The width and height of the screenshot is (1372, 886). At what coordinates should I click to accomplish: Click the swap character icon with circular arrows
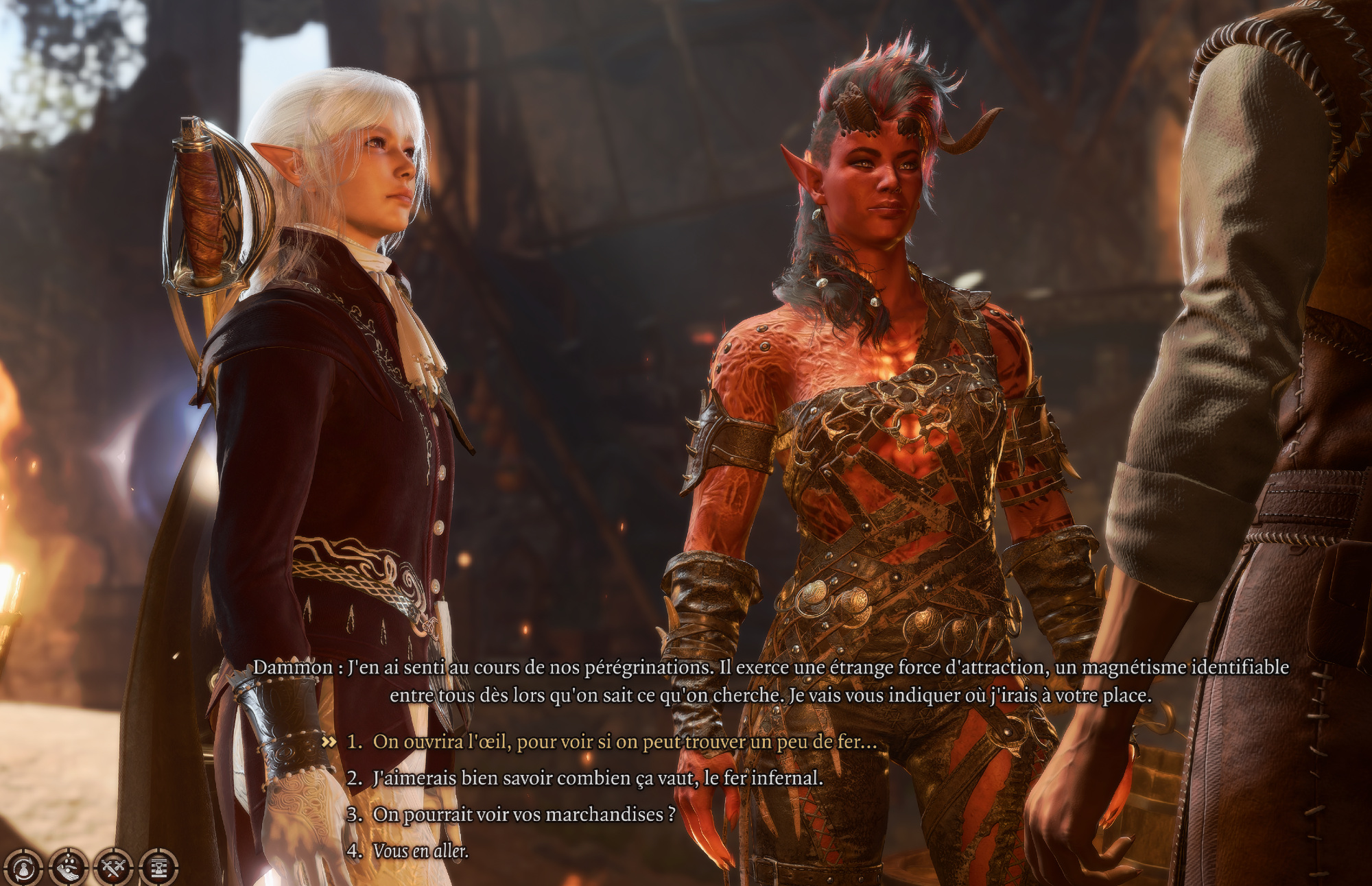tap(23, 867)
